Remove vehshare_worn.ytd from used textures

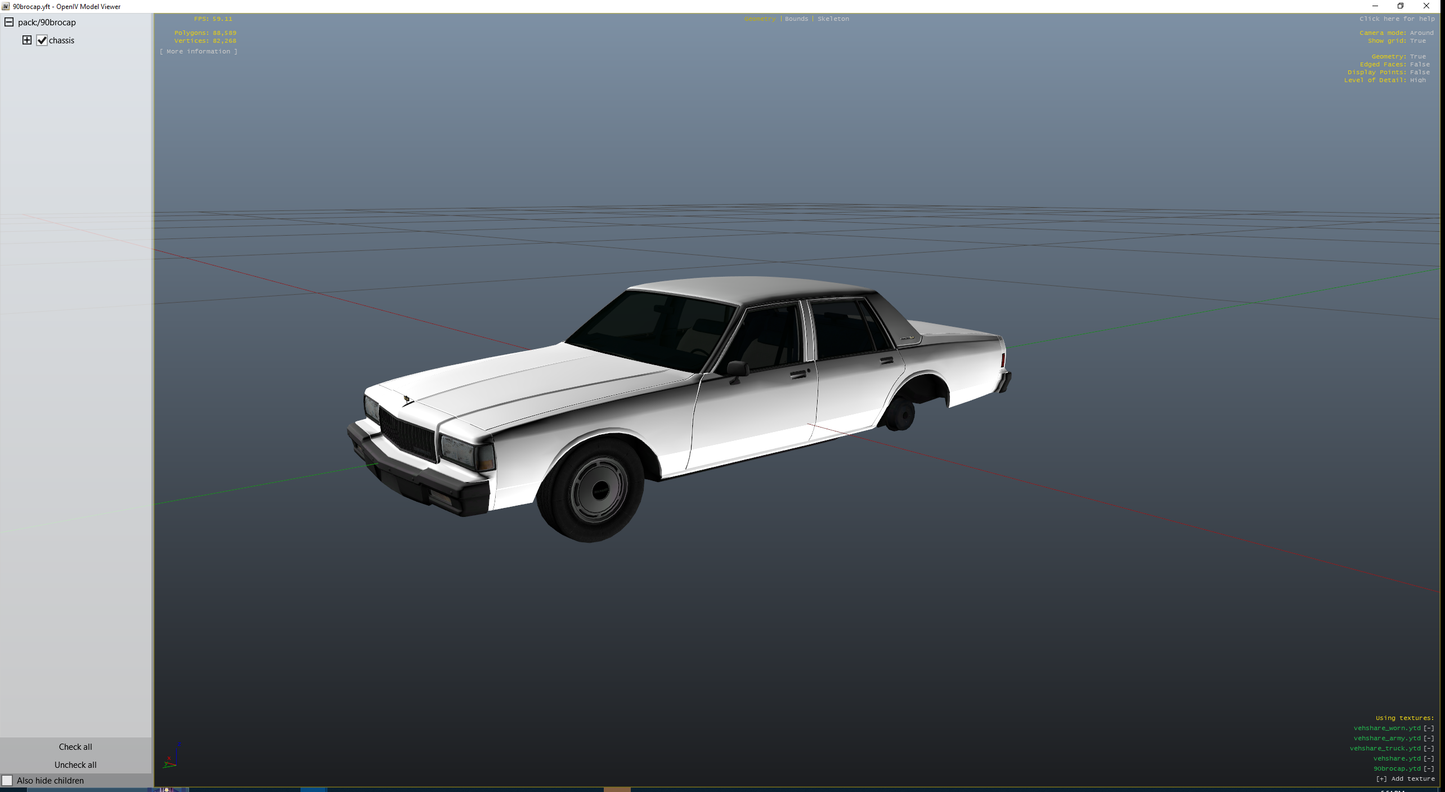coord(1430,728)
